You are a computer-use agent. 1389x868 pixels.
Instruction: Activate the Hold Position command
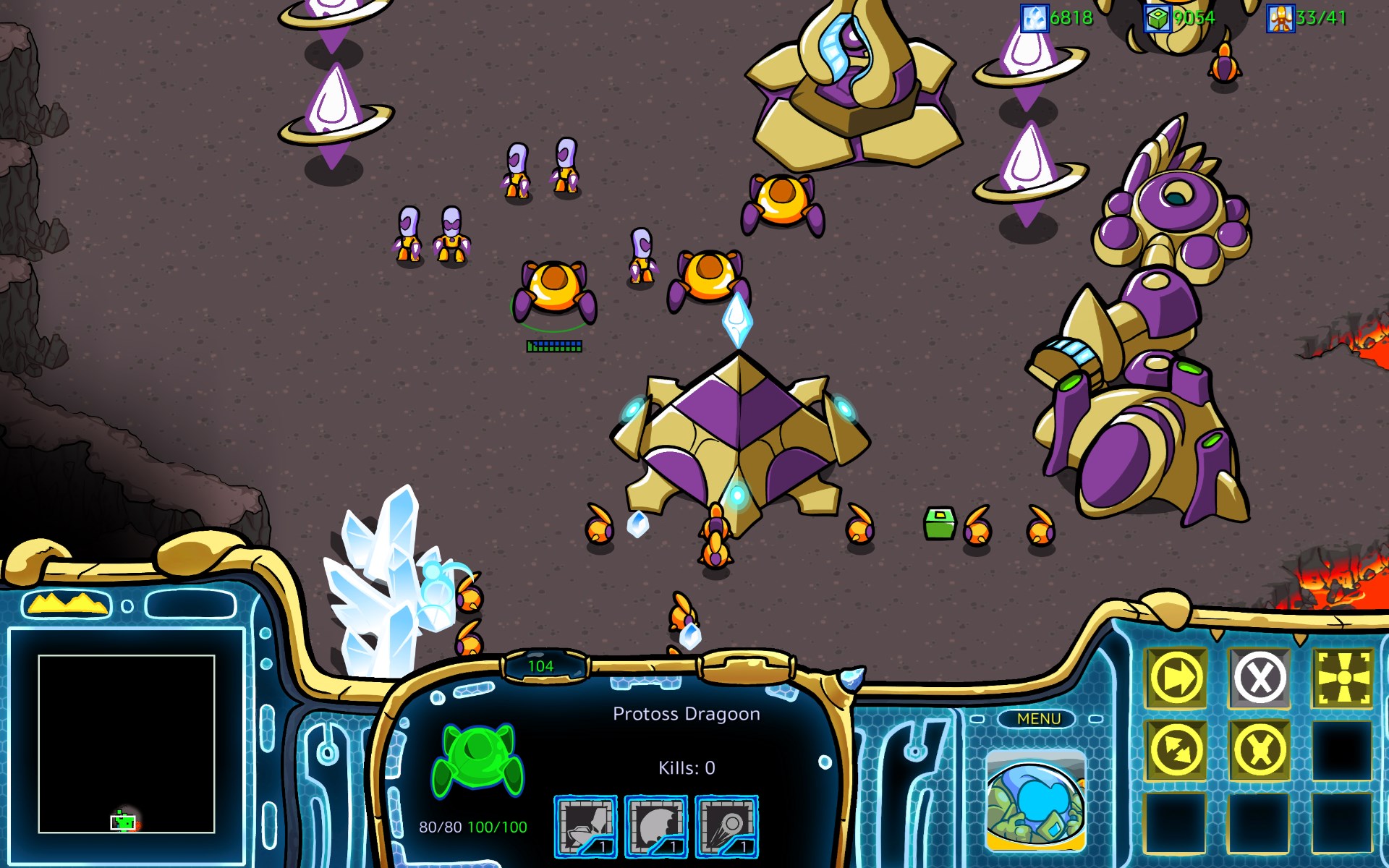pyautogui.click(x=1260, y=750)
